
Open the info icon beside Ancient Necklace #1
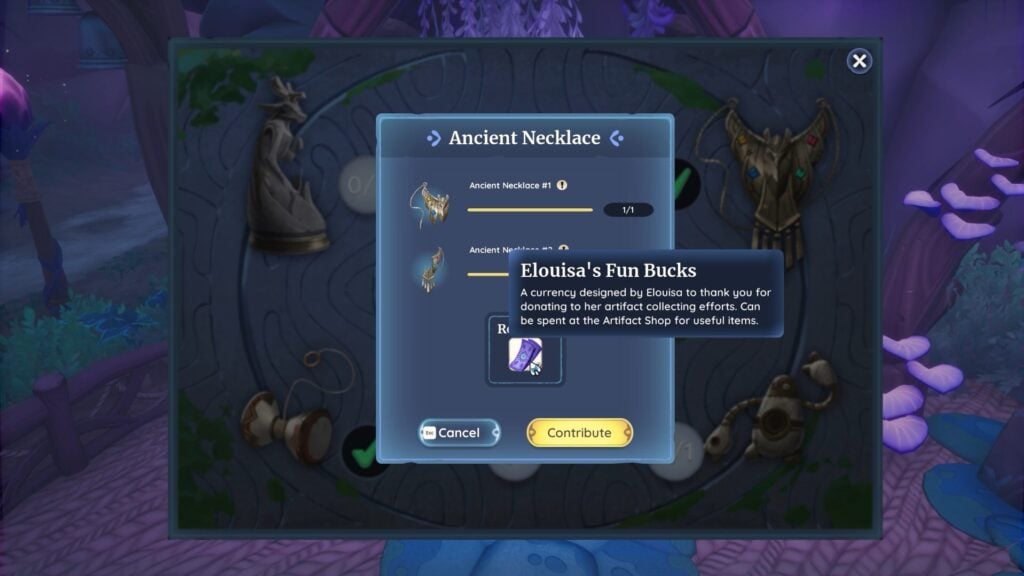coord(562,185)
